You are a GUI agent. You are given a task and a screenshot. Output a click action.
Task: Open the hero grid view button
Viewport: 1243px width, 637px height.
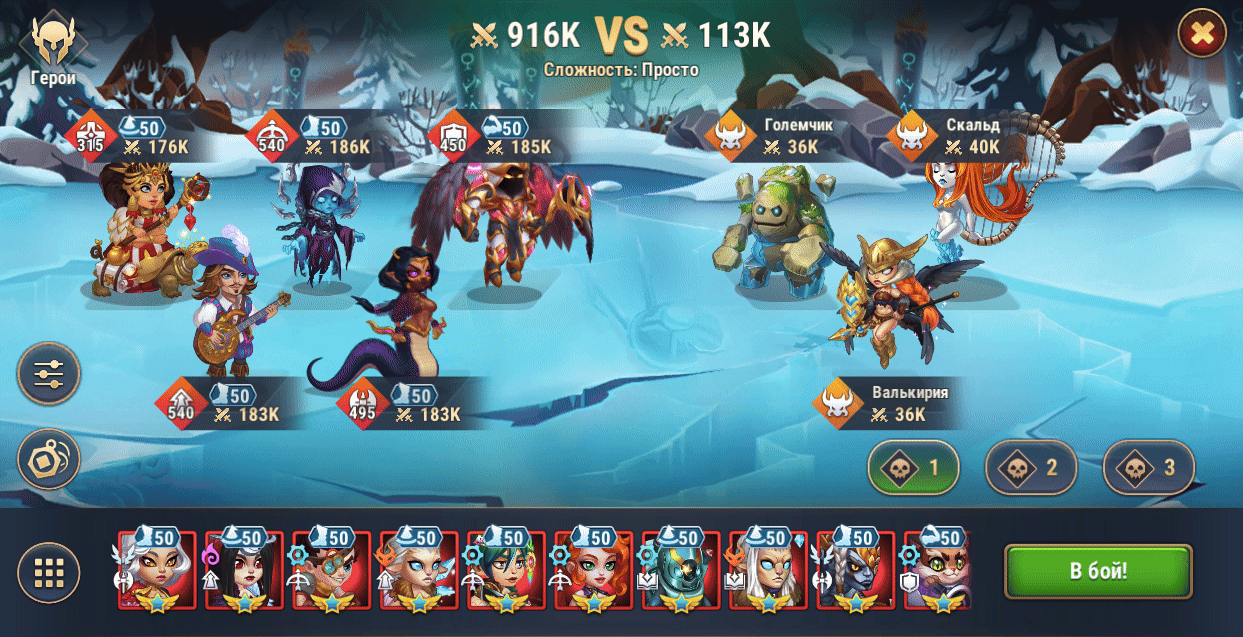coord(48,573)
